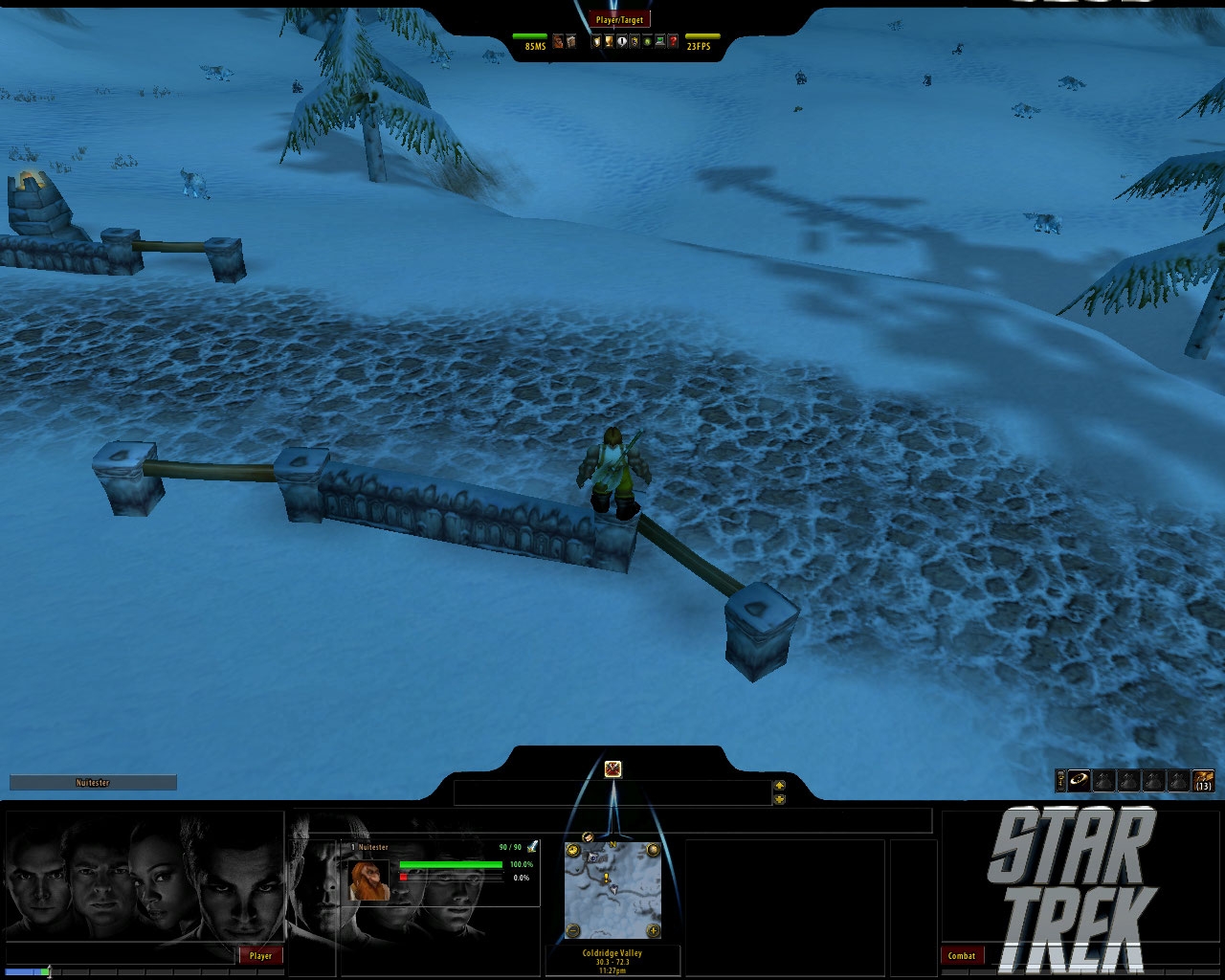
Task: Zoom in the minimap with the plus button
Action: [x=653, y=931]
